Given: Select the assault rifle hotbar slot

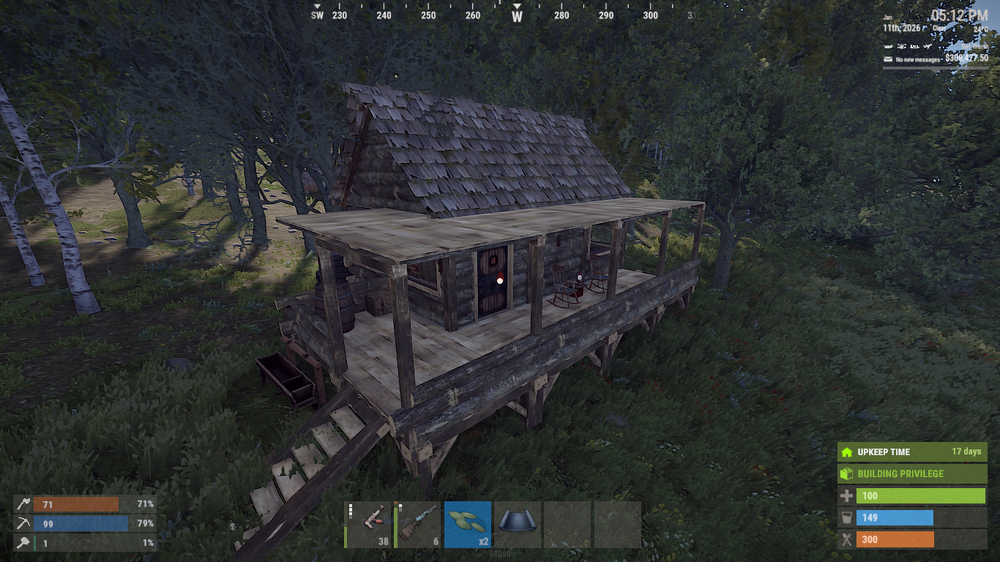Looking at the screenshot, I should (x=368, y=524).
